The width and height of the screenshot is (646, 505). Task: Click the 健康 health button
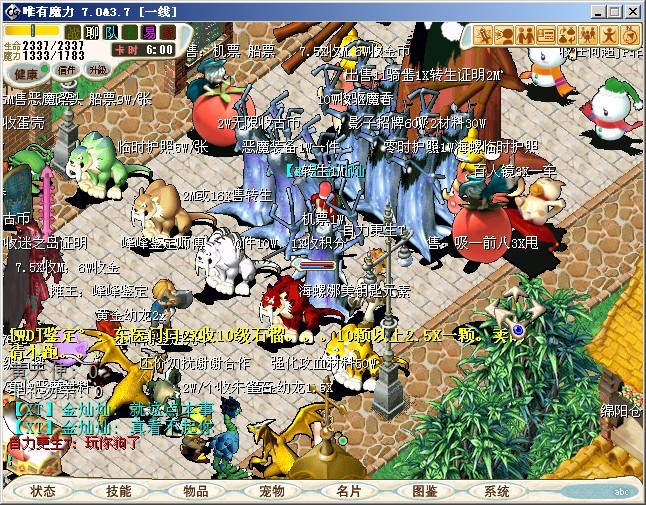pos(27,72)
